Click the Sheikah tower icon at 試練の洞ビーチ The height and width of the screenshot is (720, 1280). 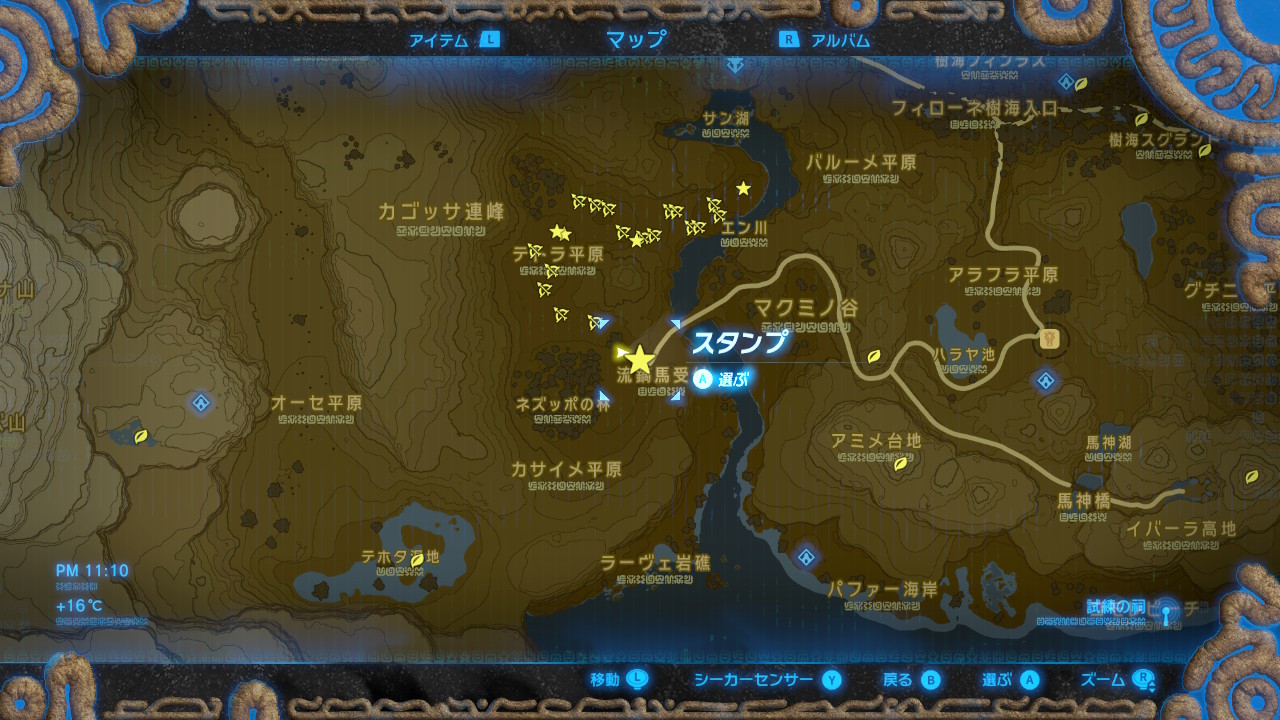[1166, 612]
